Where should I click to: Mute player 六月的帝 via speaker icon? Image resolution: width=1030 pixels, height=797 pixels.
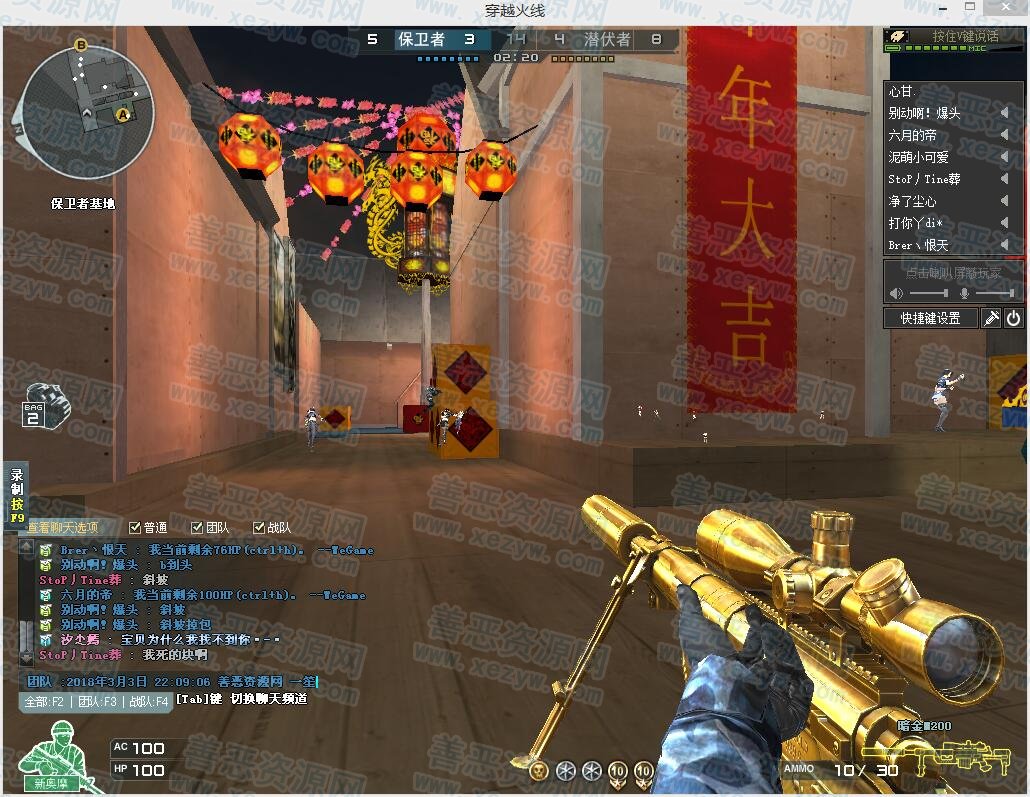[x=1004, y=135]
